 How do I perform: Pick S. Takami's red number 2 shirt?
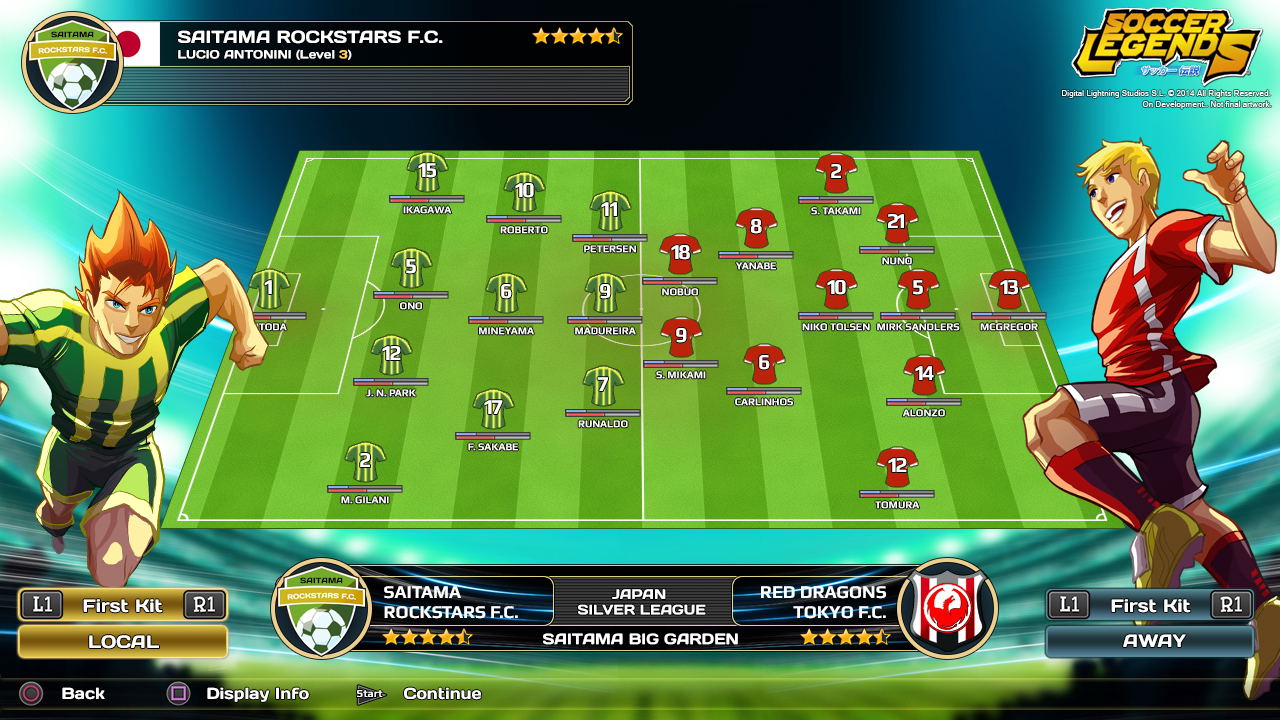(x=836, y=173)
